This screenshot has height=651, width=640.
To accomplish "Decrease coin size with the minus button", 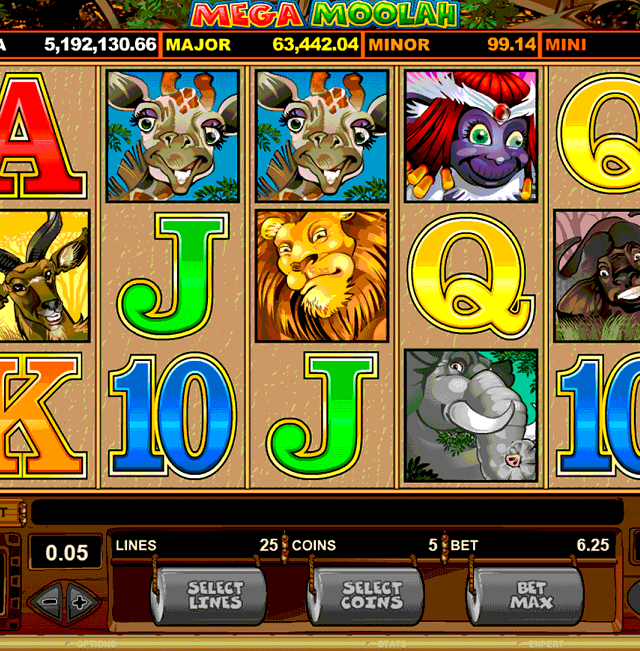I will (x=46, y=600).
